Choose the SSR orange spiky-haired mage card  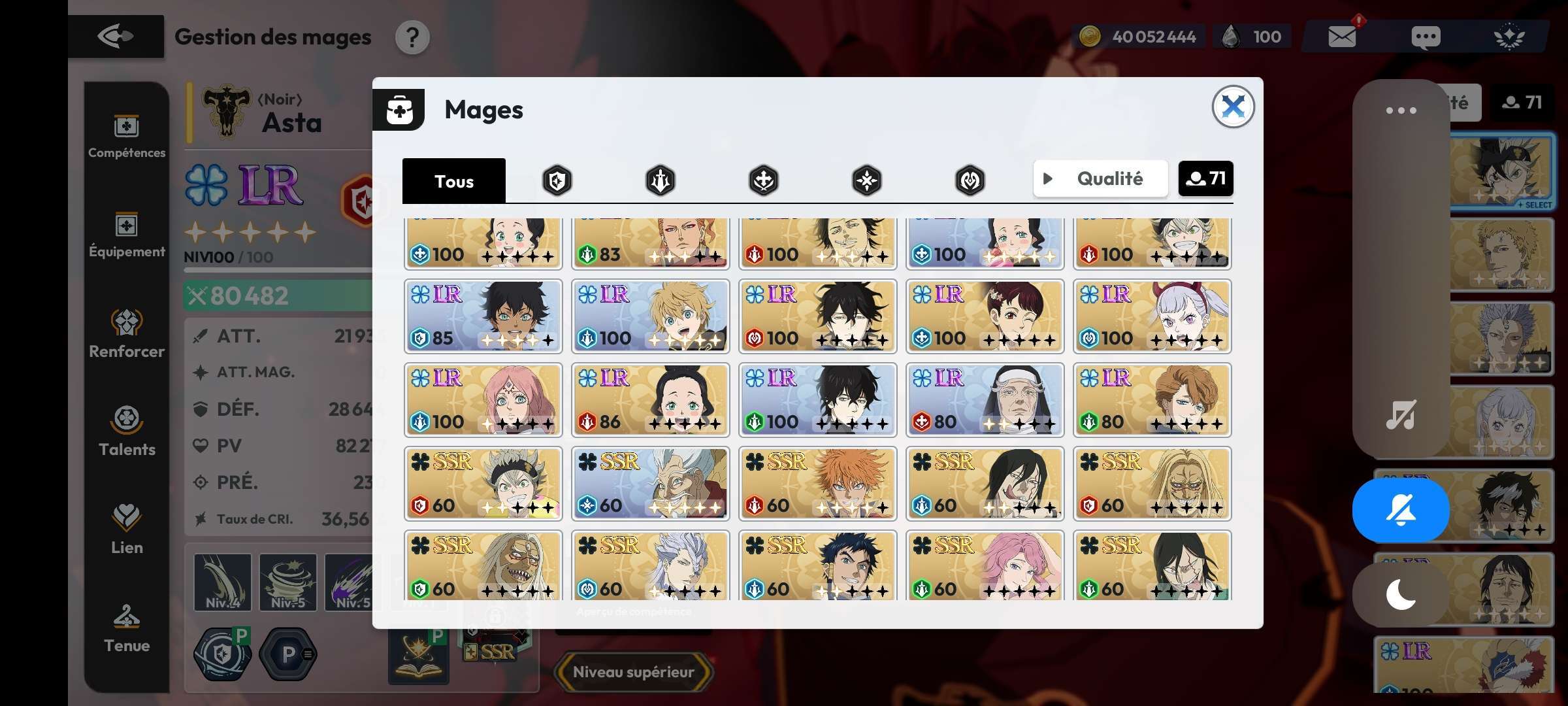[x=817, y=484]
